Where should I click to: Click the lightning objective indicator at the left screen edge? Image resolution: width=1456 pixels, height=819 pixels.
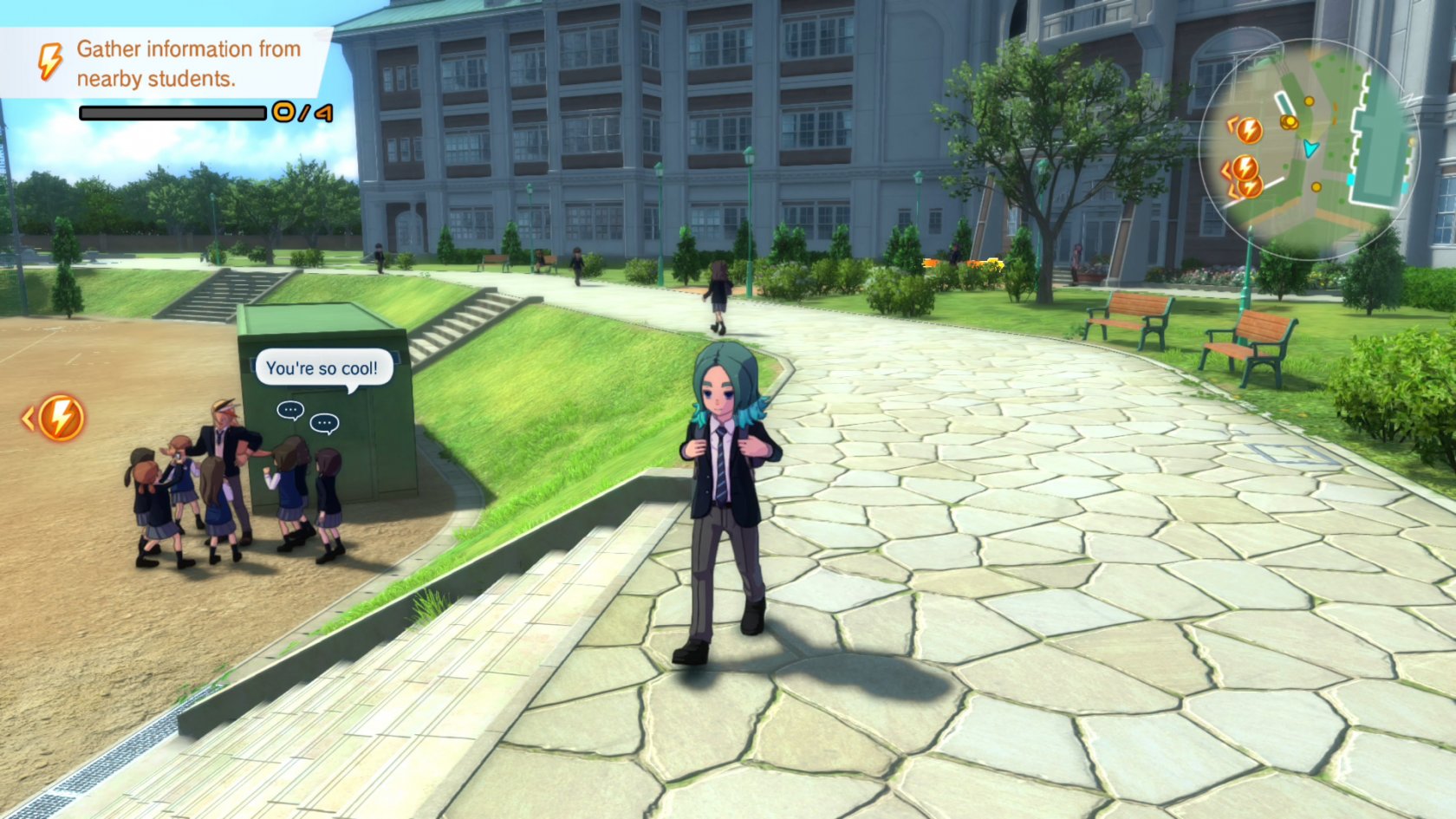tap(59, 419)
